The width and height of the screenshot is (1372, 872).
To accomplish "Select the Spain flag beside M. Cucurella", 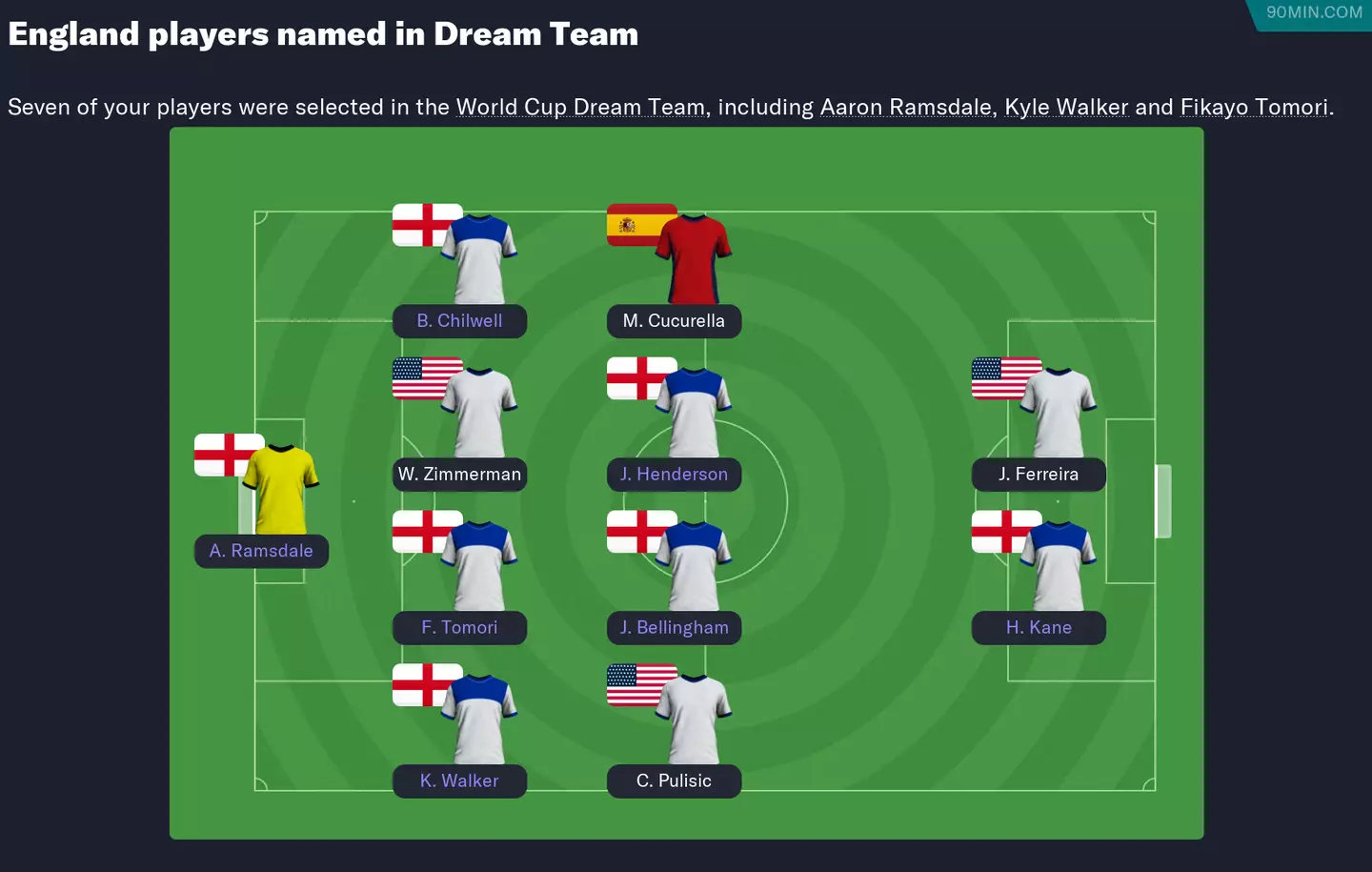I will pyautogui.click(x=640, y=223).
